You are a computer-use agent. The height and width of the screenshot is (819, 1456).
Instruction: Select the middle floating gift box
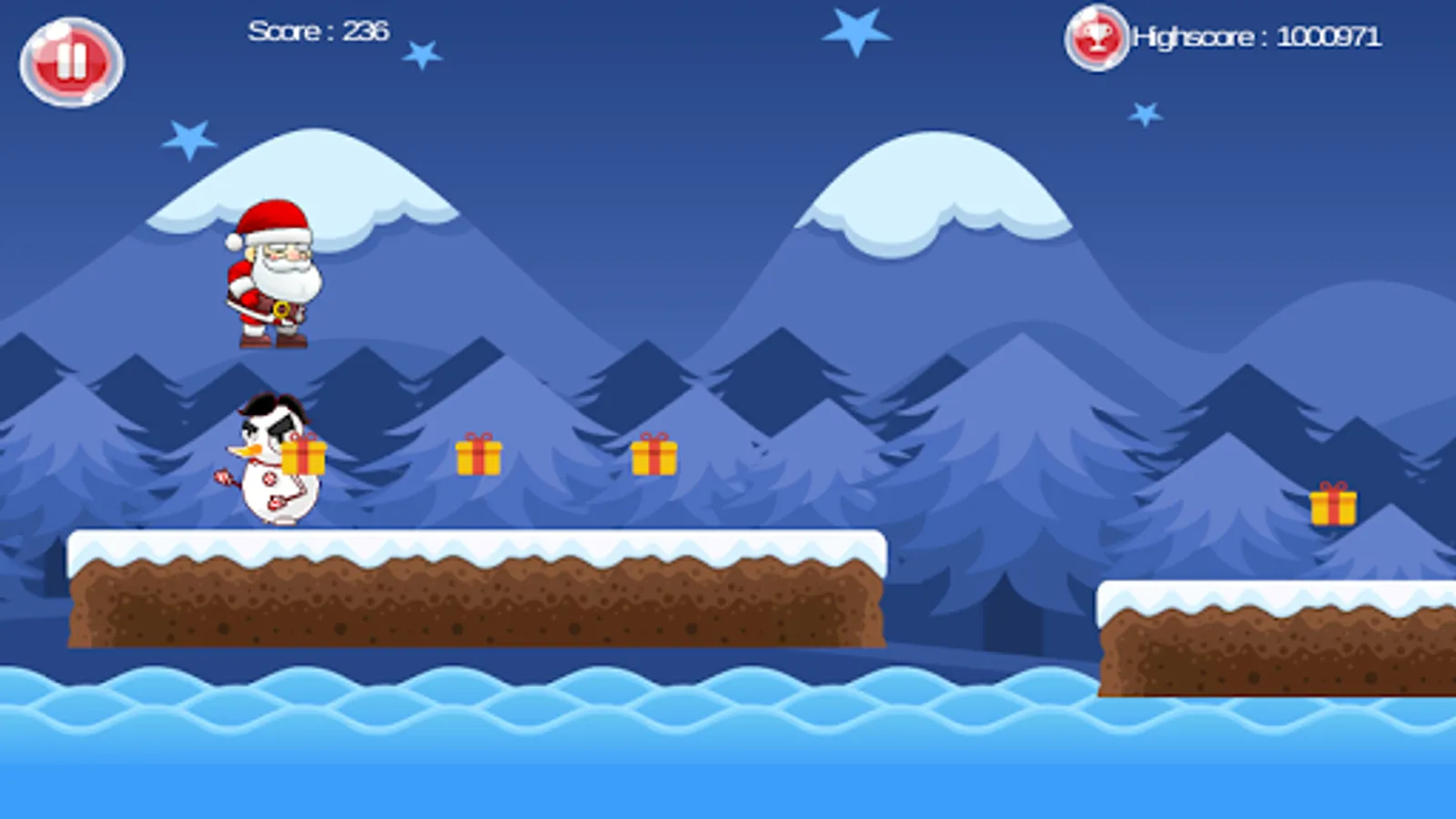click(479, 457)
